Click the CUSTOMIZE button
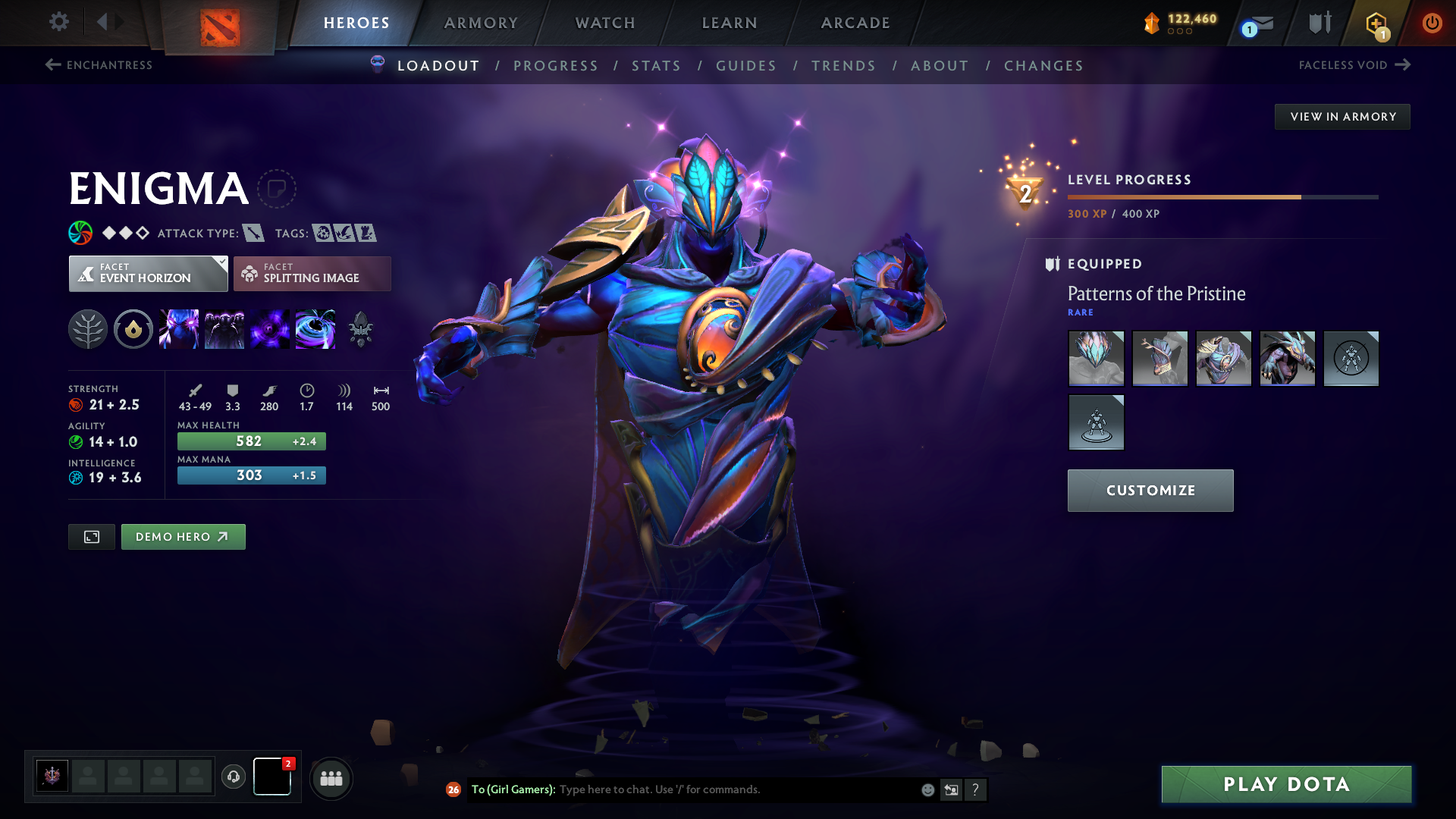The image size is (1456, 819). [1150, 491]
